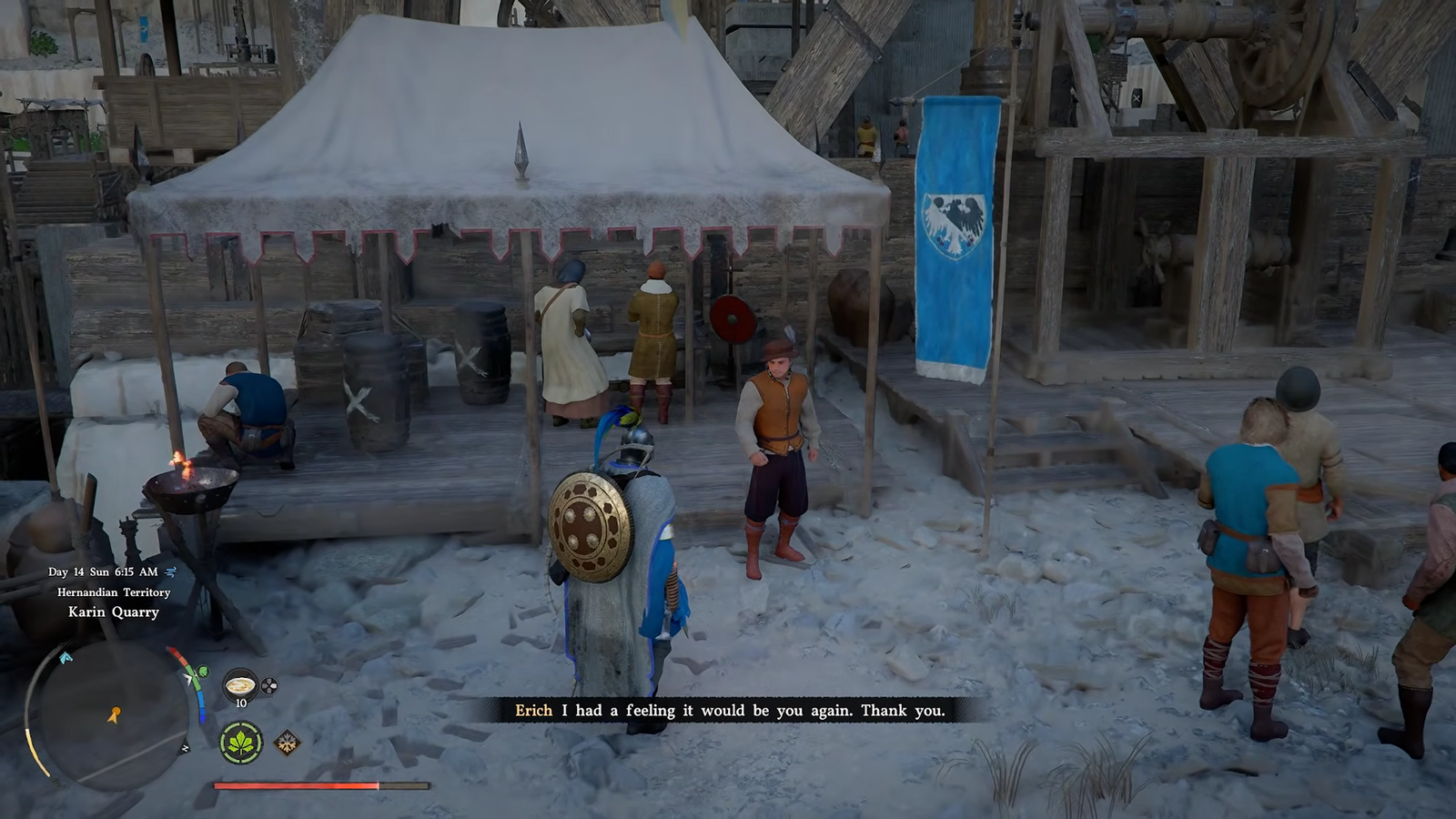
Task: Select the green leaf marker beside the temperature gauge
Action: click(202, 672)
